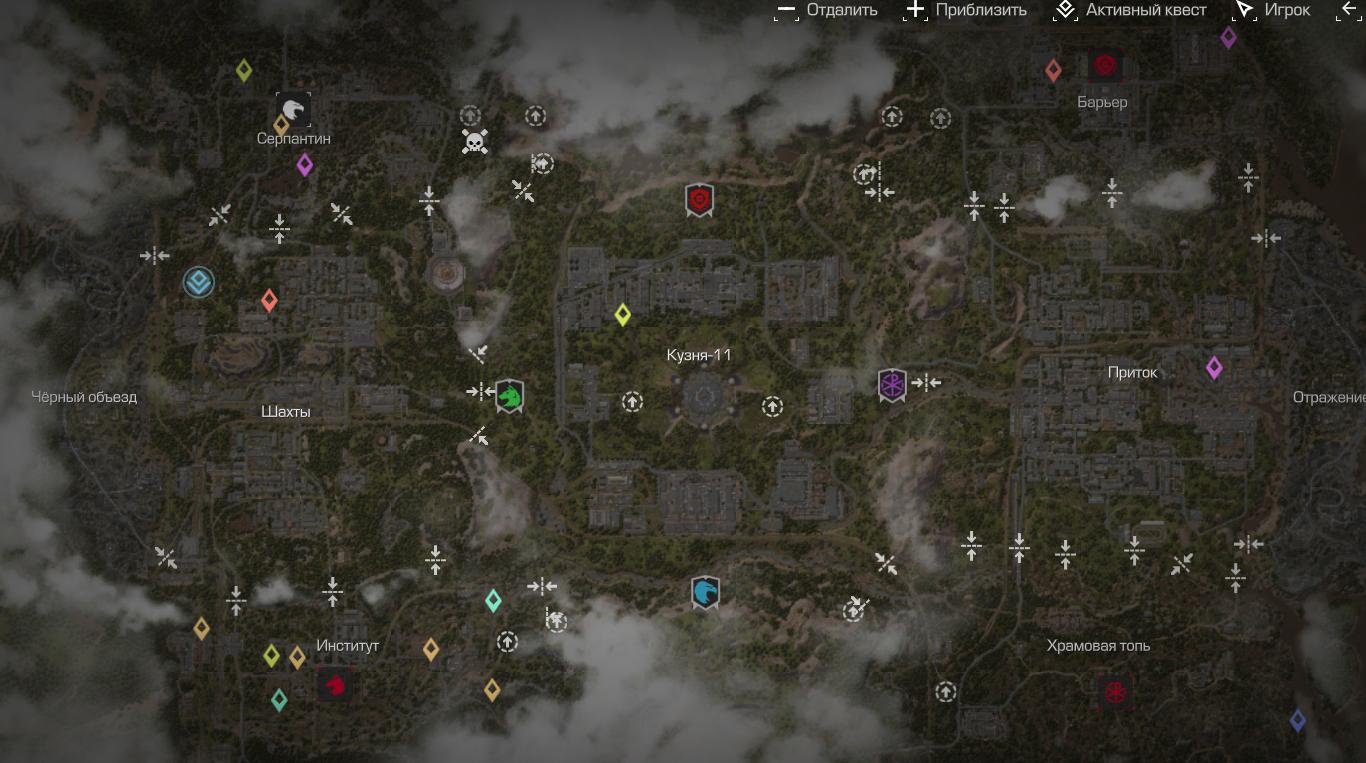Jump to the player with Игрок button
Screen dimensions: 1366x763
1272,11
